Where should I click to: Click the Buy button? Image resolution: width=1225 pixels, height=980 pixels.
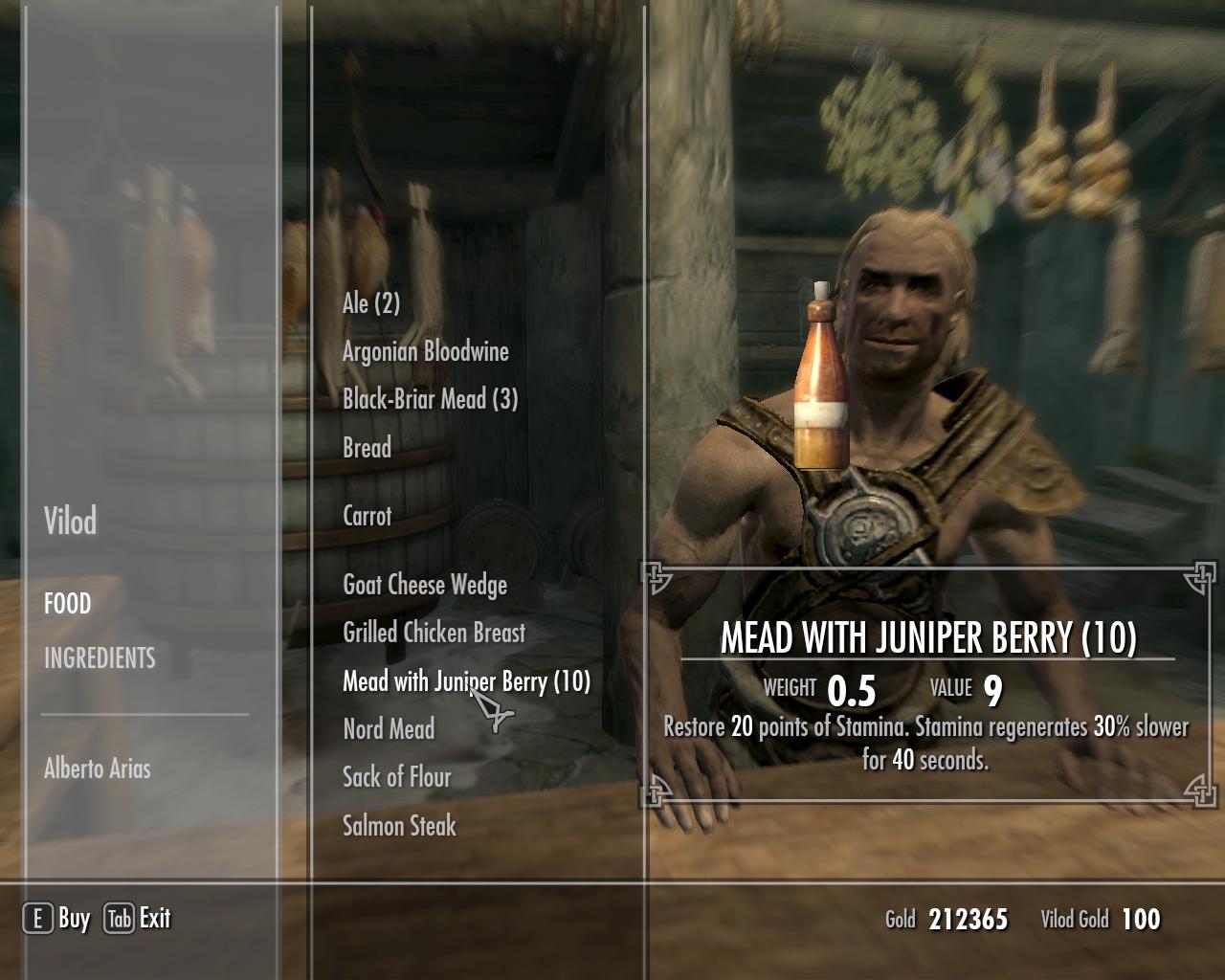[57, 919]
